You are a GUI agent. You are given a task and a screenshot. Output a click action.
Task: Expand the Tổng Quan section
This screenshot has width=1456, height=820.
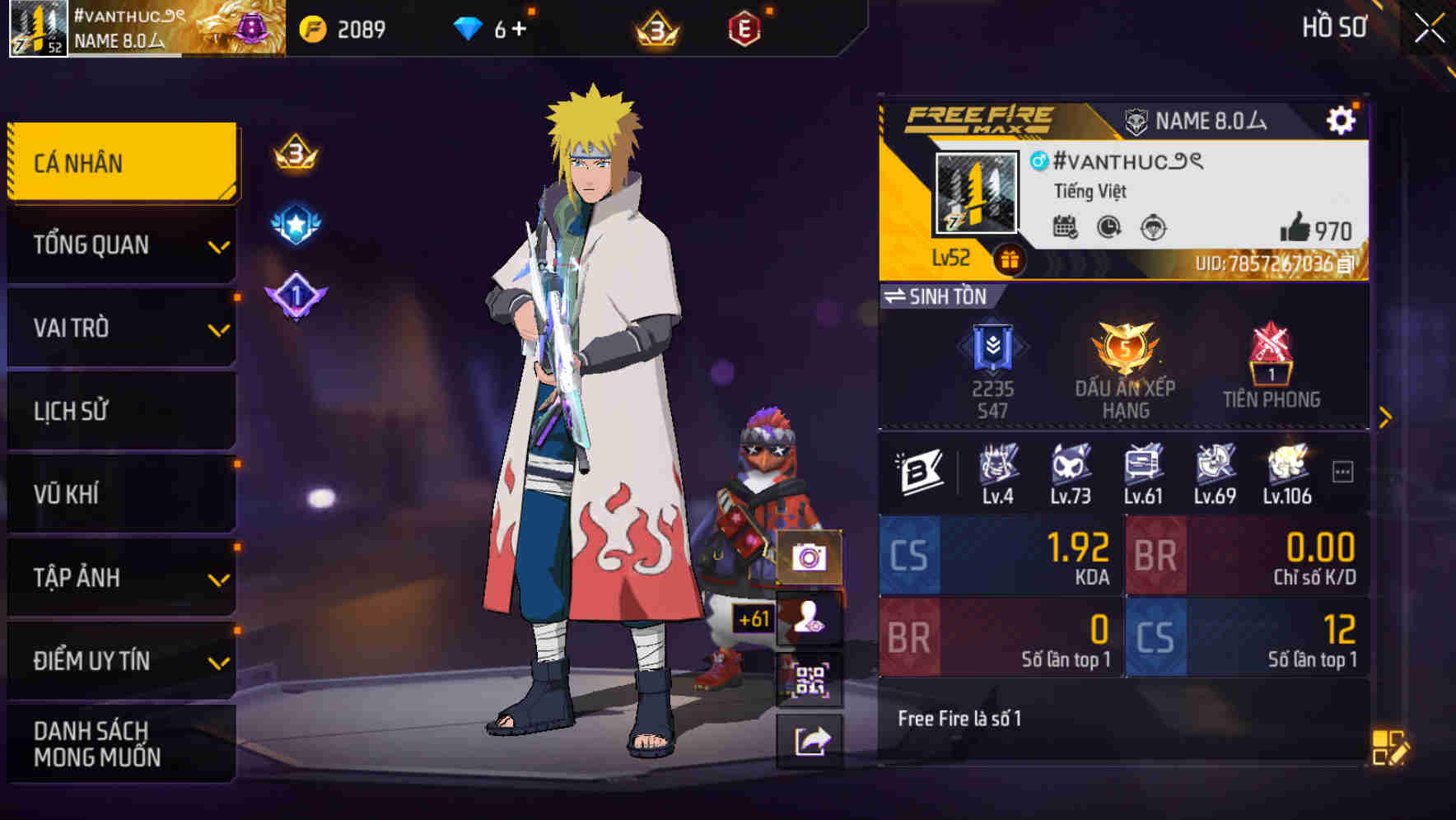tap(121, 245)
